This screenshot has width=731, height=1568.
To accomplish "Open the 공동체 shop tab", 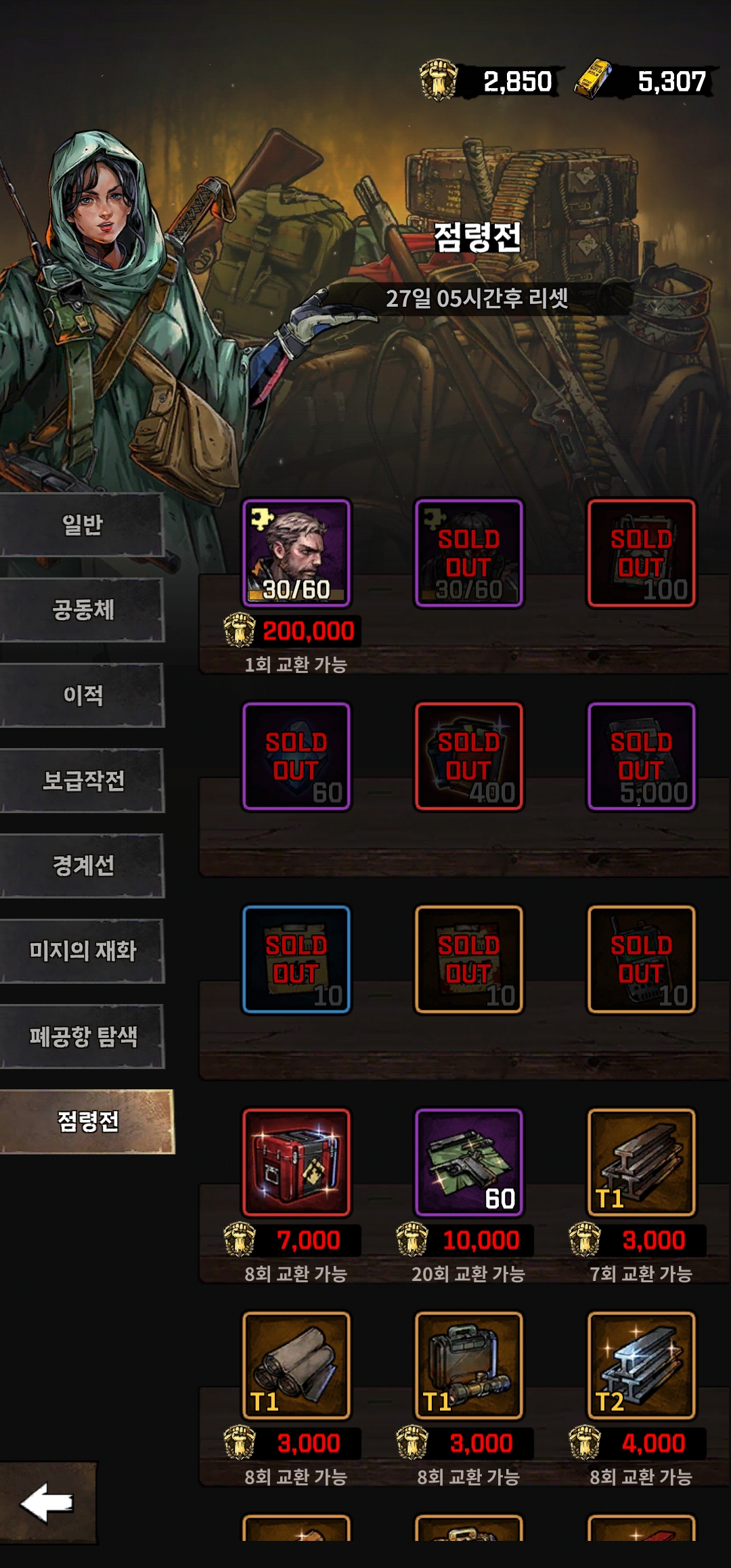I will point(82,610).
